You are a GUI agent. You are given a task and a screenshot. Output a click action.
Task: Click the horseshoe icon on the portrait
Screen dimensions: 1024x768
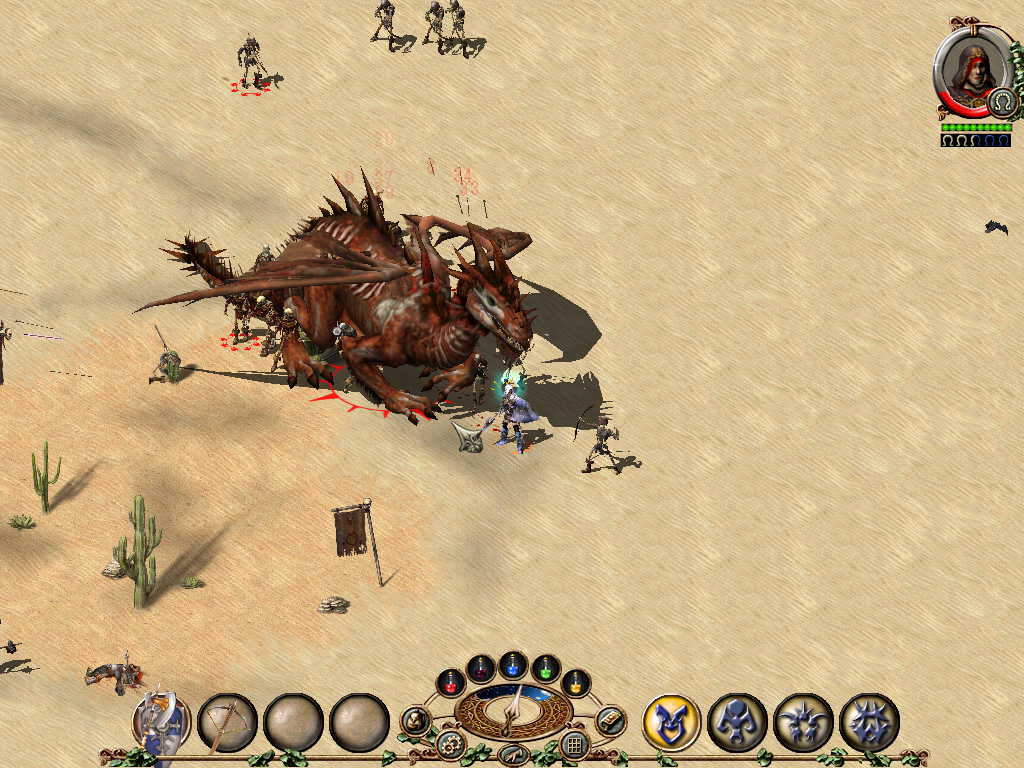tap(1001, 102)
